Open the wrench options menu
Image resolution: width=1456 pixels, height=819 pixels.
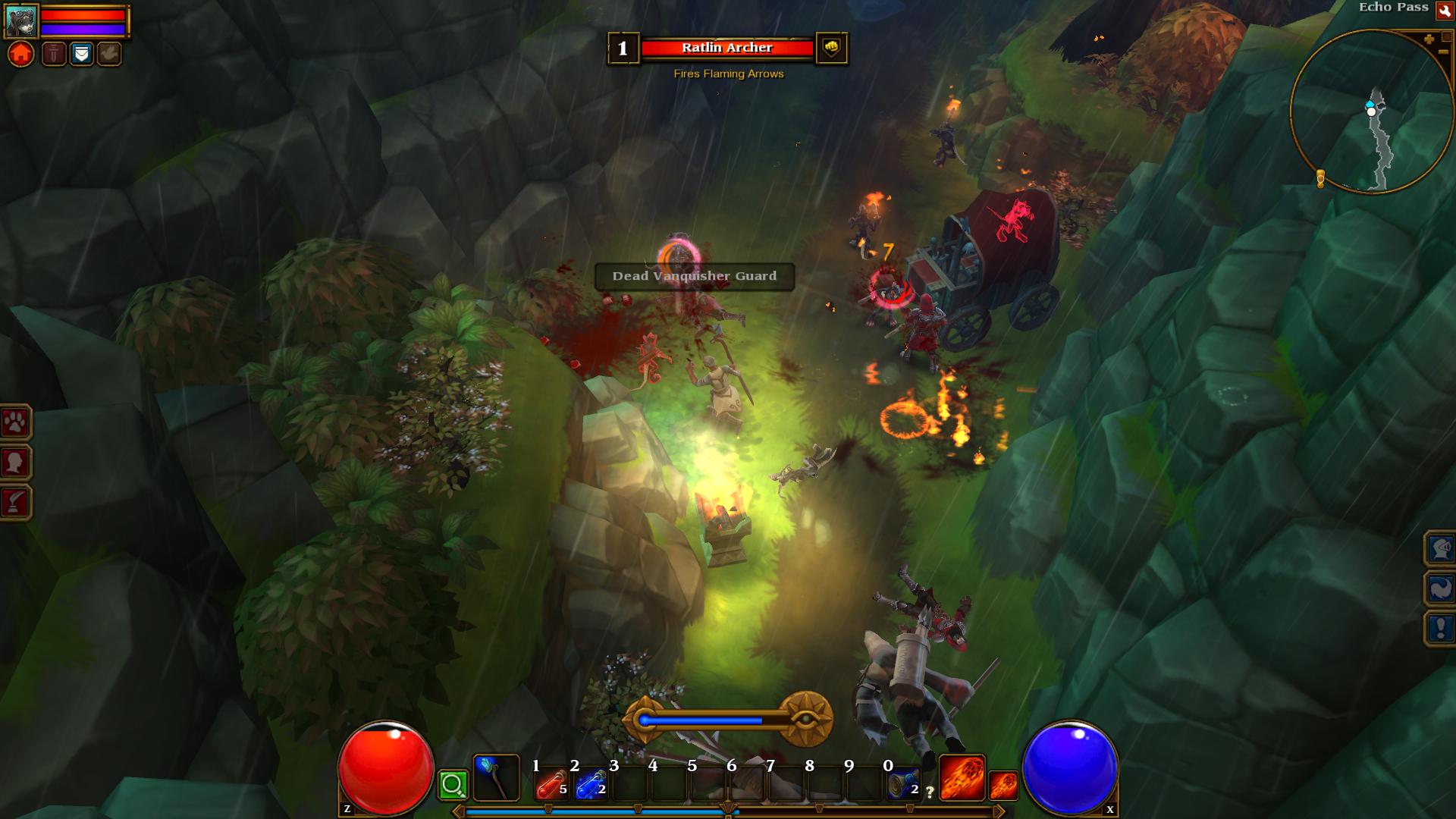pos(1444,11)
